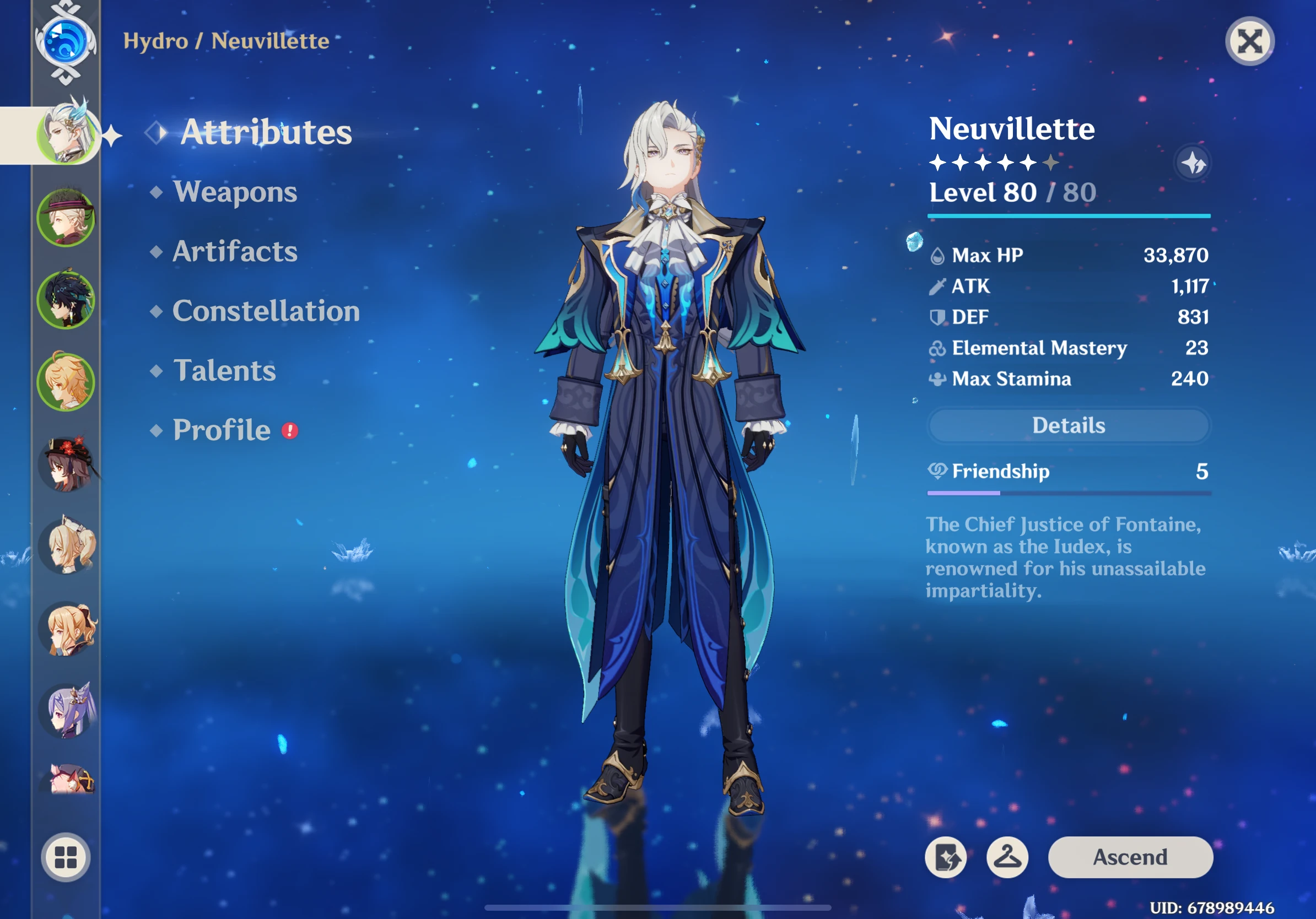This screenshot has height=919, width=1316.
Task: Expand the Constellation section
Action: pos(266,311)
